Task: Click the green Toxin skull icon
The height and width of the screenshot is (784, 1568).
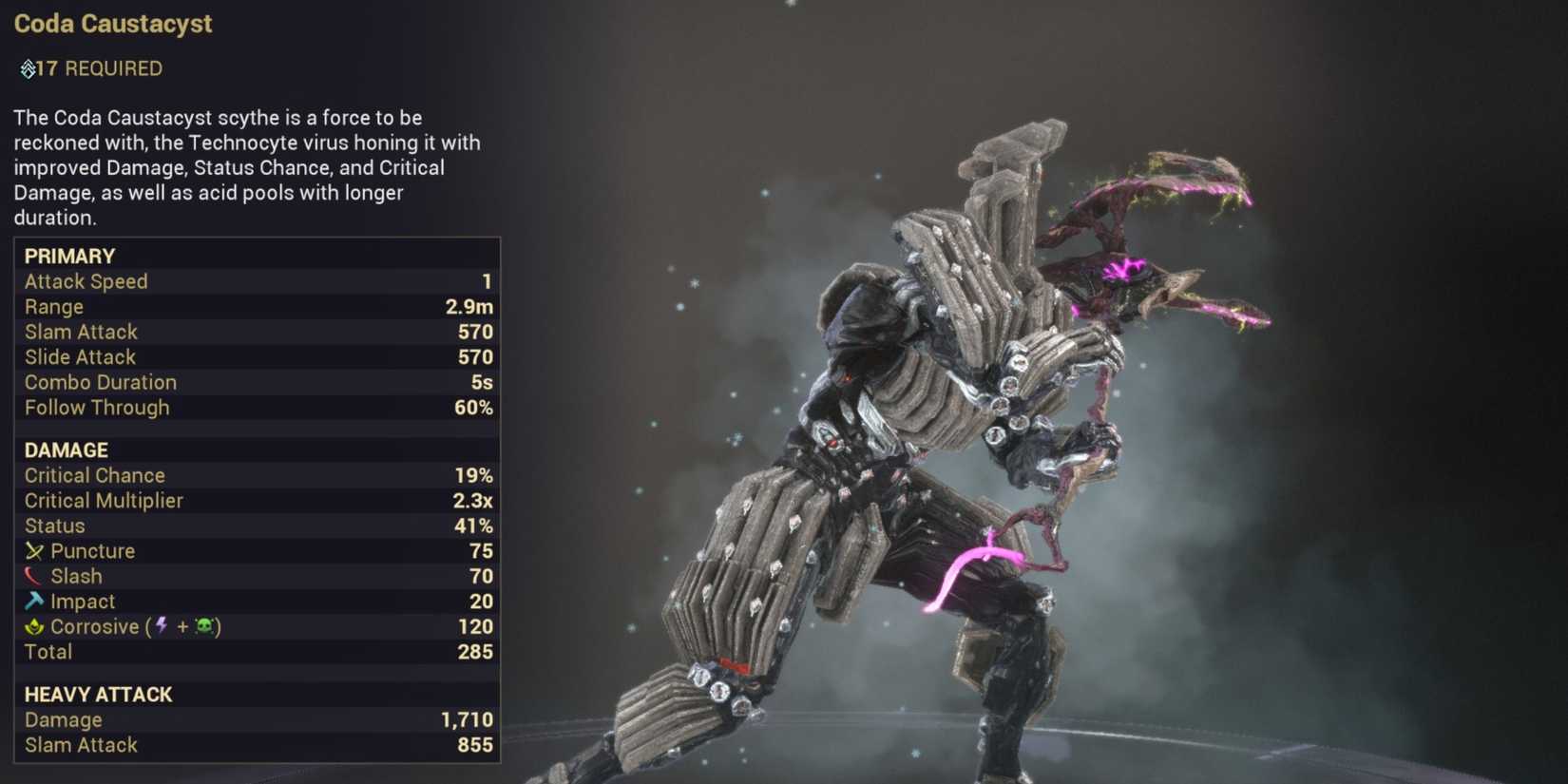Action: click(x=205, y=626)
